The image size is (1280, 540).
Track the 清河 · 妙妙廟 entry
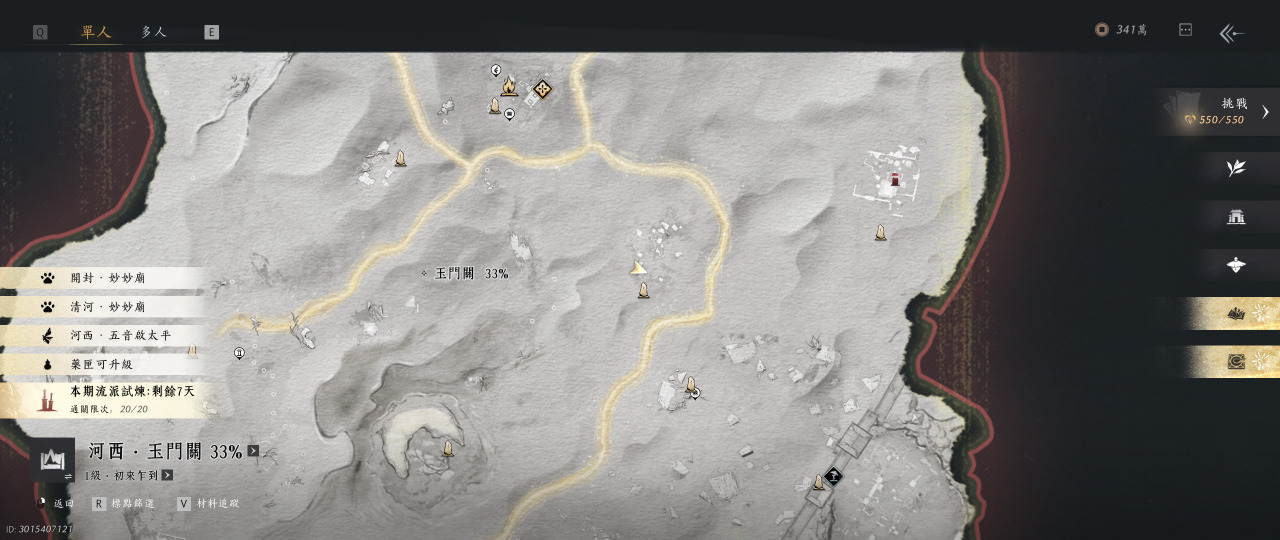(x=105, y=307)
